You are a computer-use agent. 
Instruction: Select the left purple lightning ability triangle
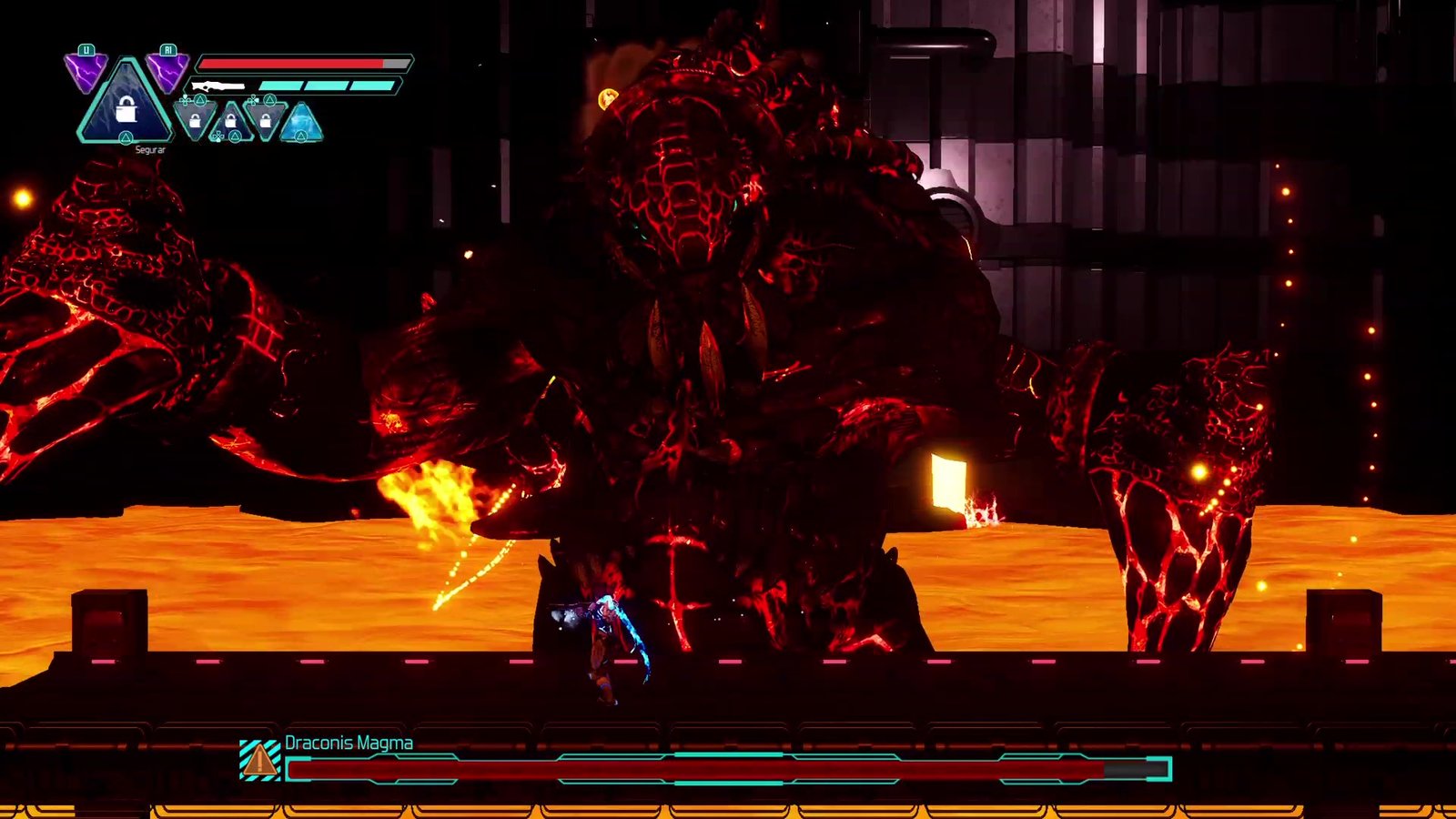pyautogui.click(x=86, y=71)
